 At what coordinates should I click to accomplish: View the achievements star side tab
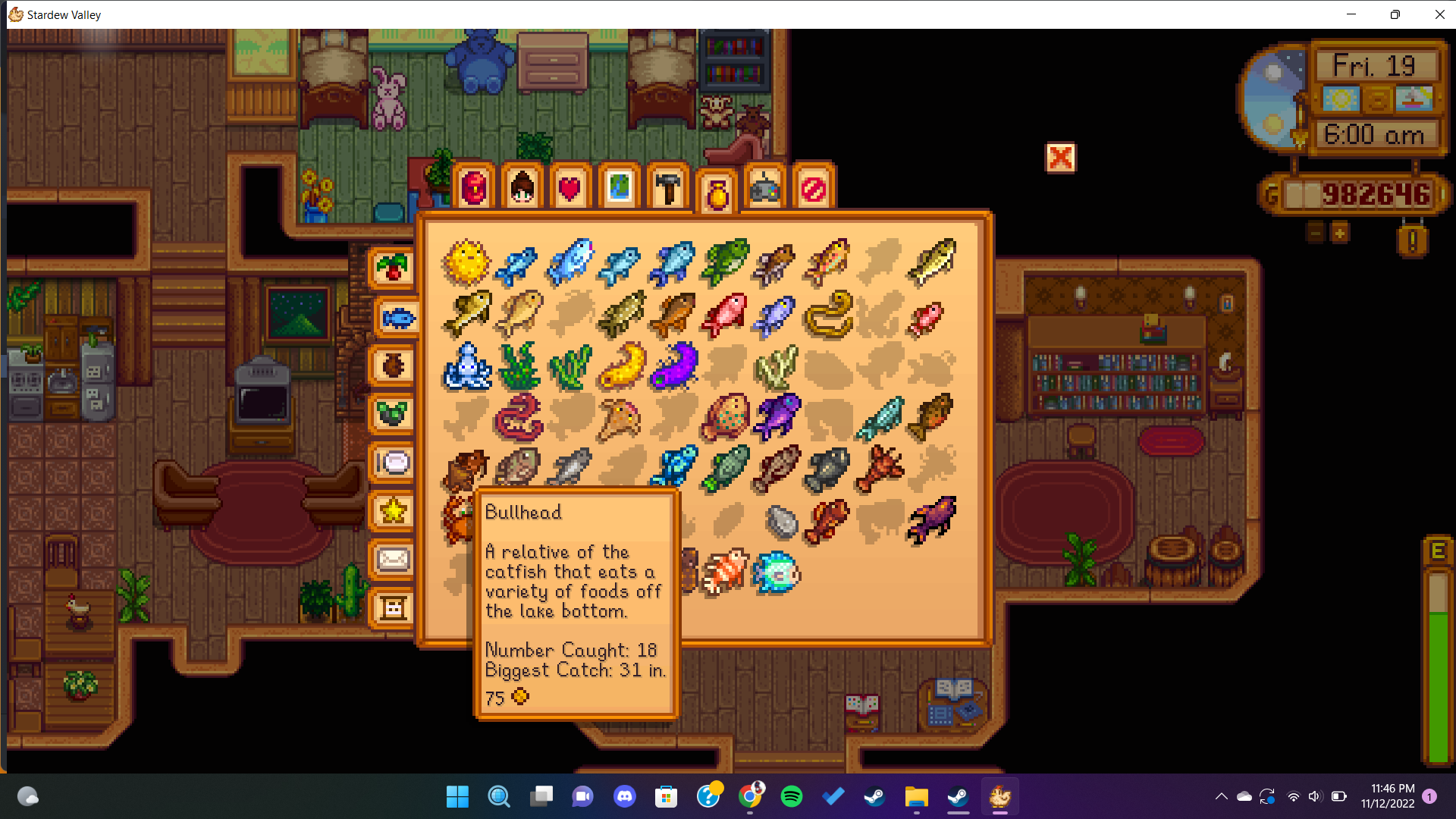tap(393, 511)
